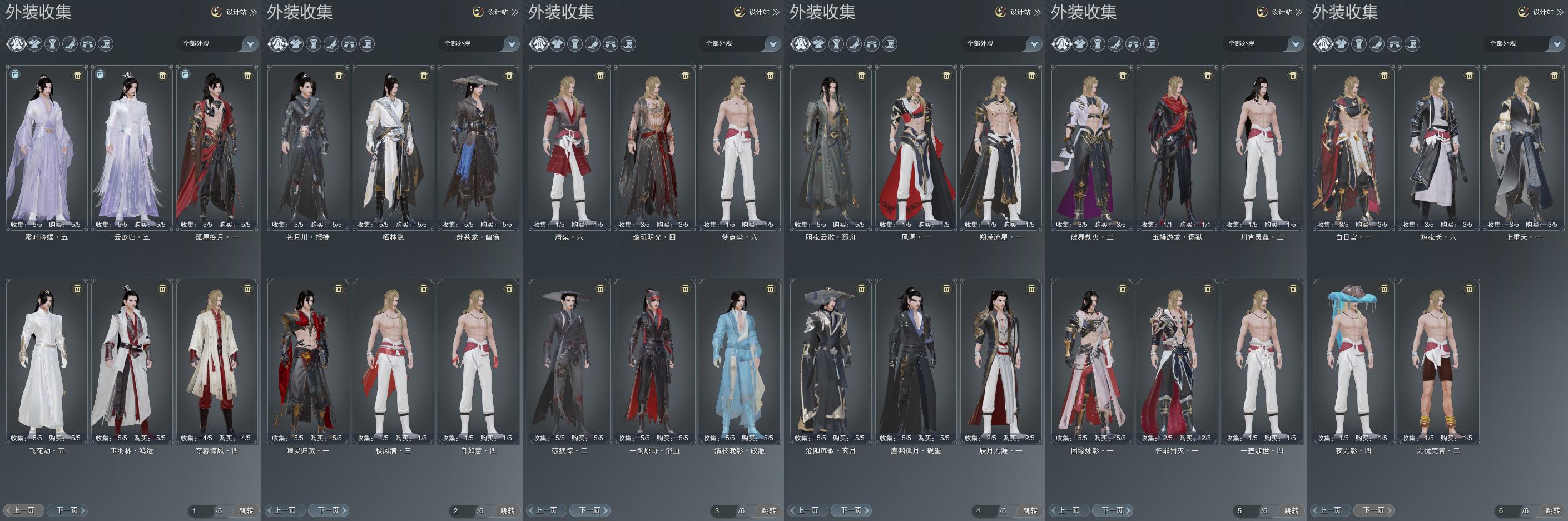Select the 白日宫·一 outfit card
Screen dimensions: 1568x521
(1353, 146)
